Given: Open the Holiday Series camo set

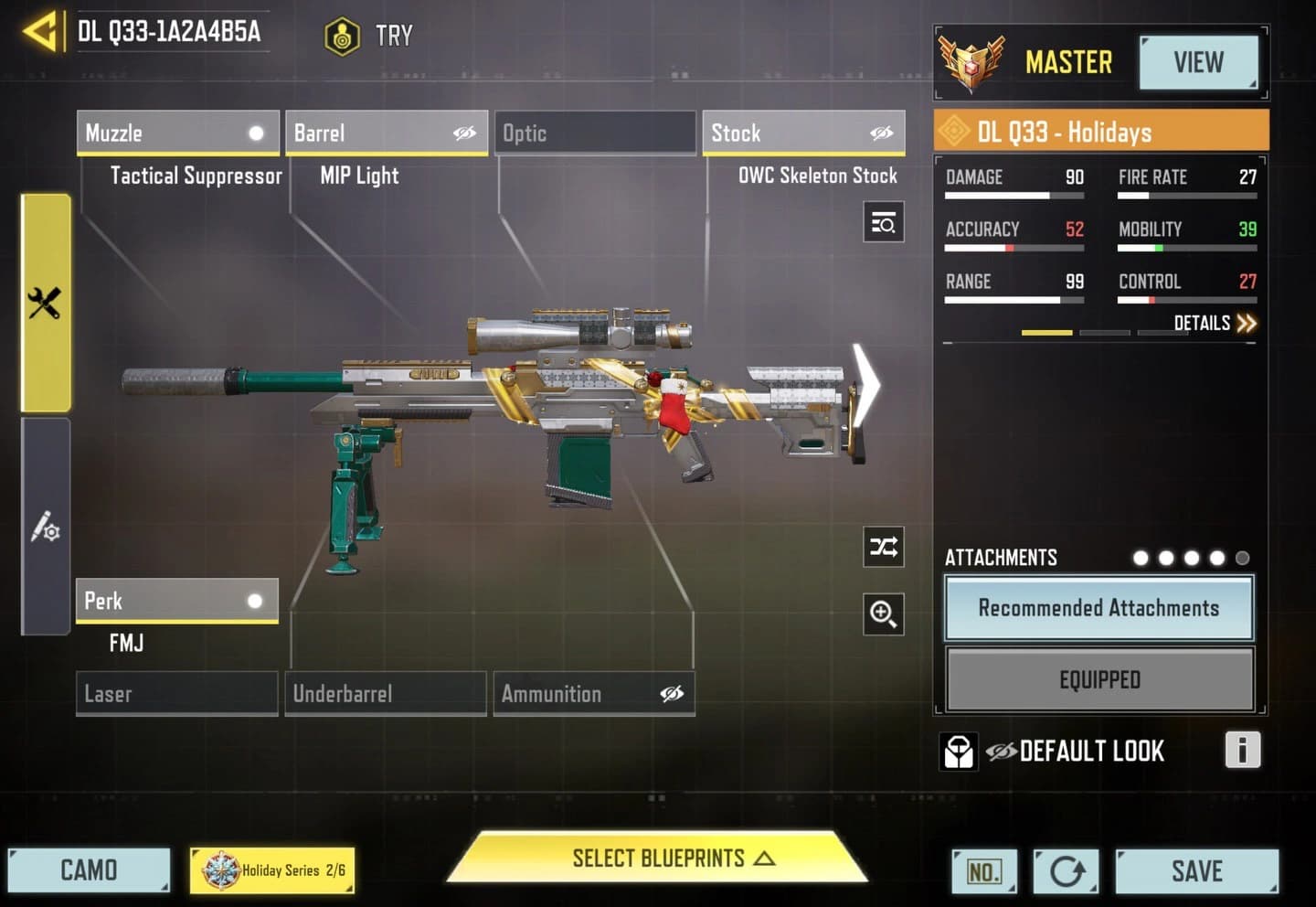Looking at the screenshot, I should coord(272,870).
